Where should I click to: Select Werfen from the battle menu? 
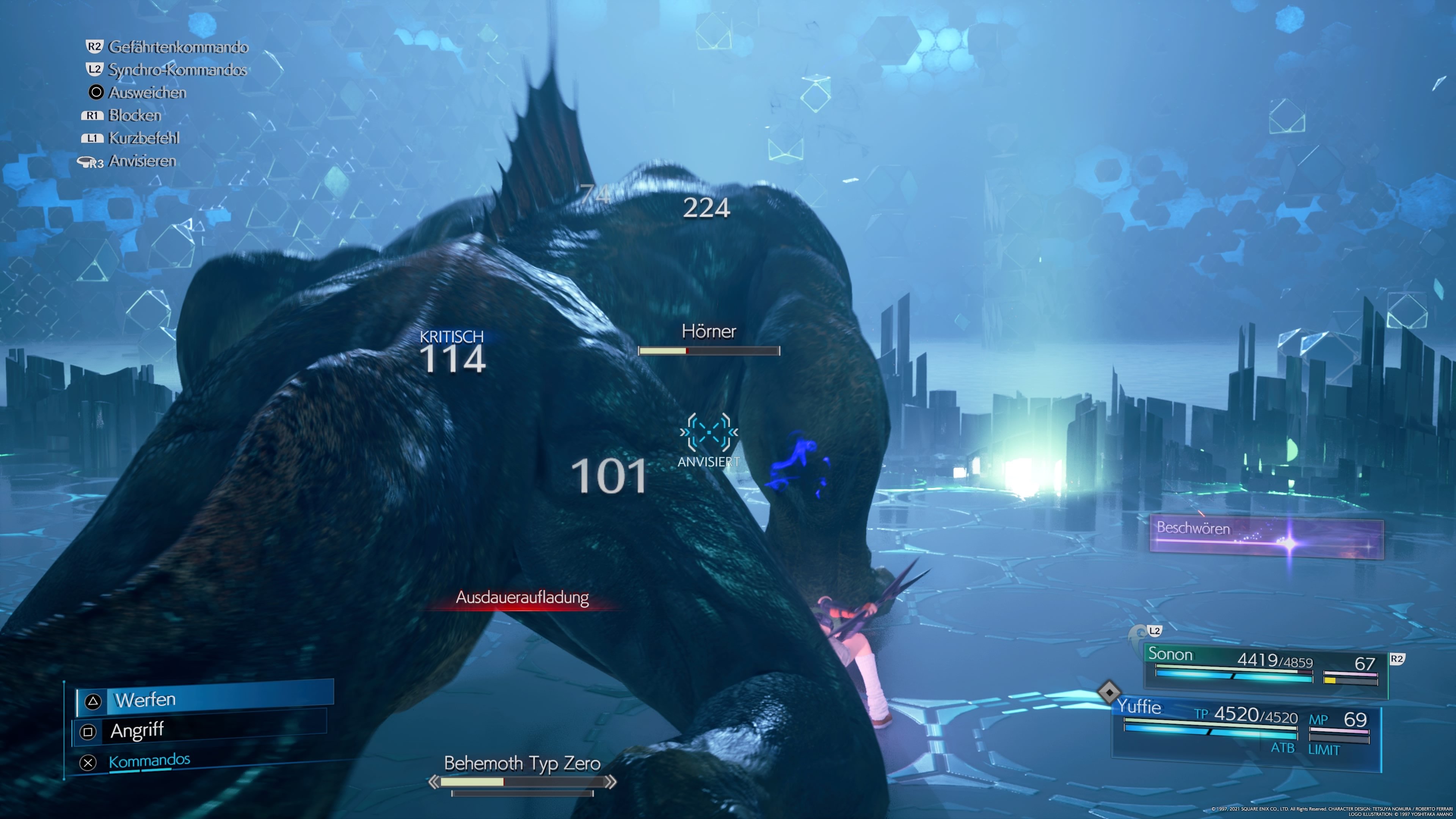pyautogui.click(x=145, y=700)
